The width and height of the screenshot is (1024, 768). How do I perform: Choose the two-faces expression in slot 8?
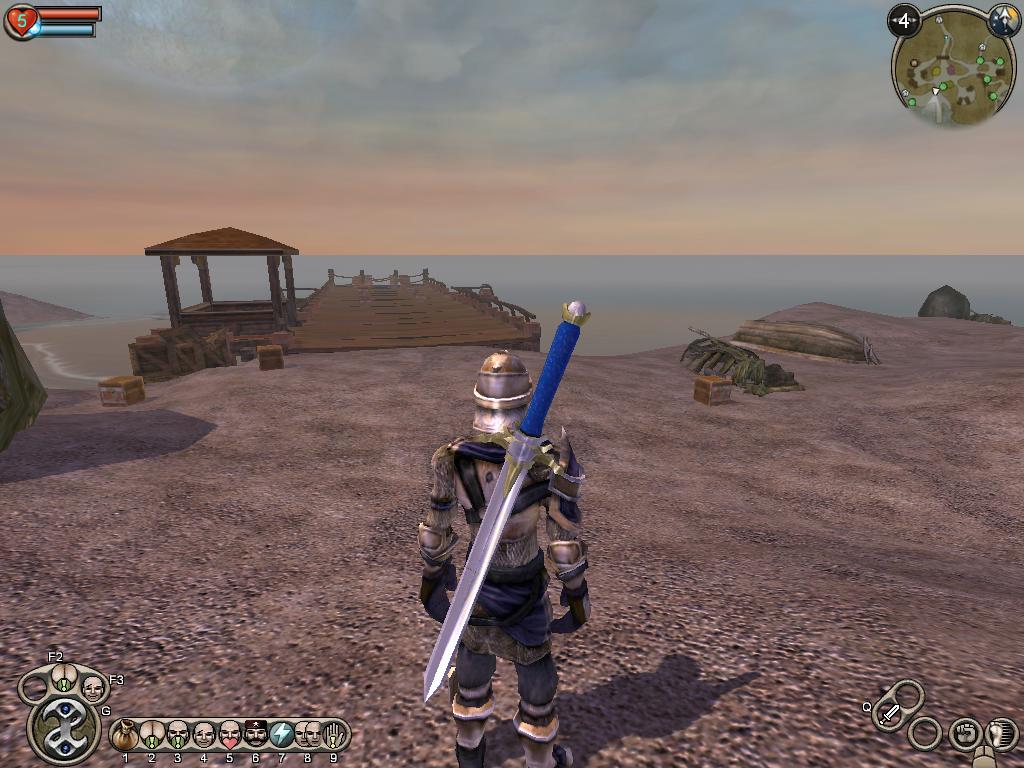point(308,736)
